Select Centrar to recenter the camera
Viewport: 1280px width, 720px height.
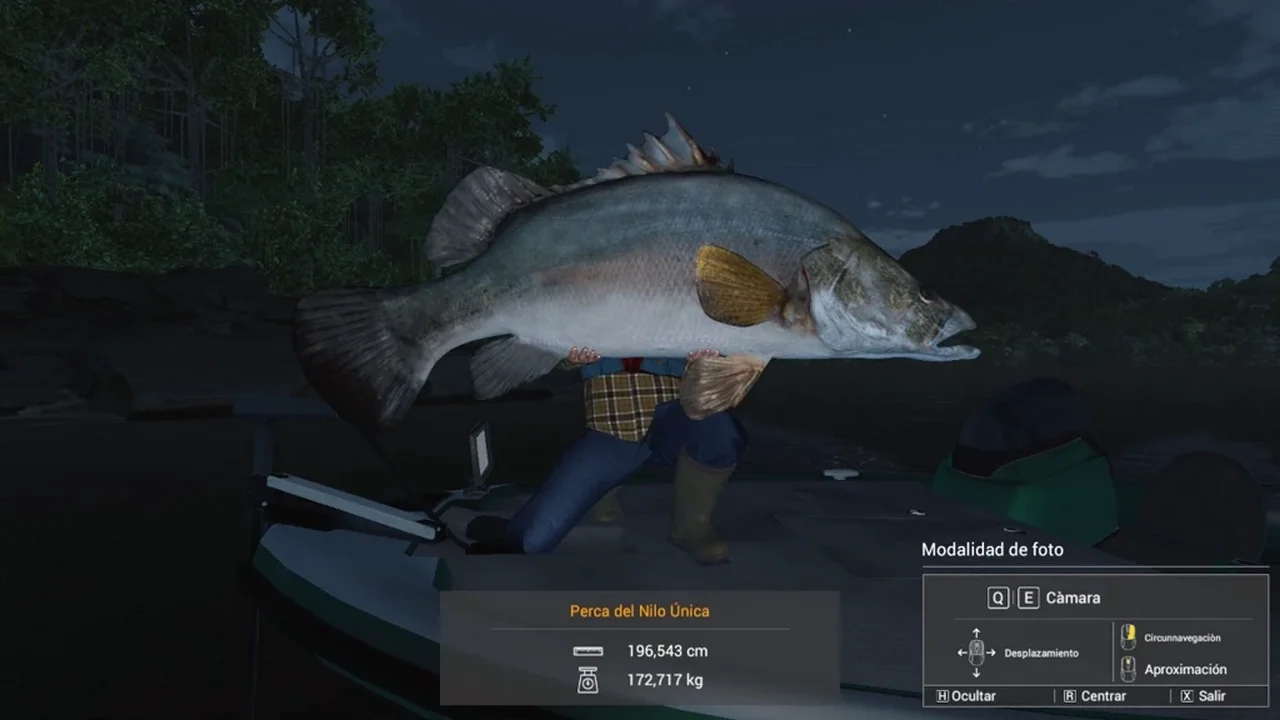(1095, 696)
